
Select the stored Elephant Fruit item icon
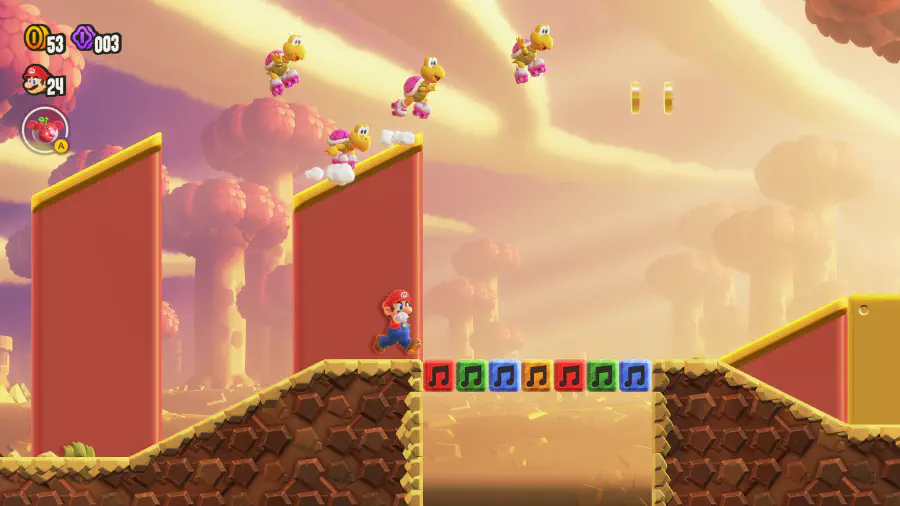point(44,130)
